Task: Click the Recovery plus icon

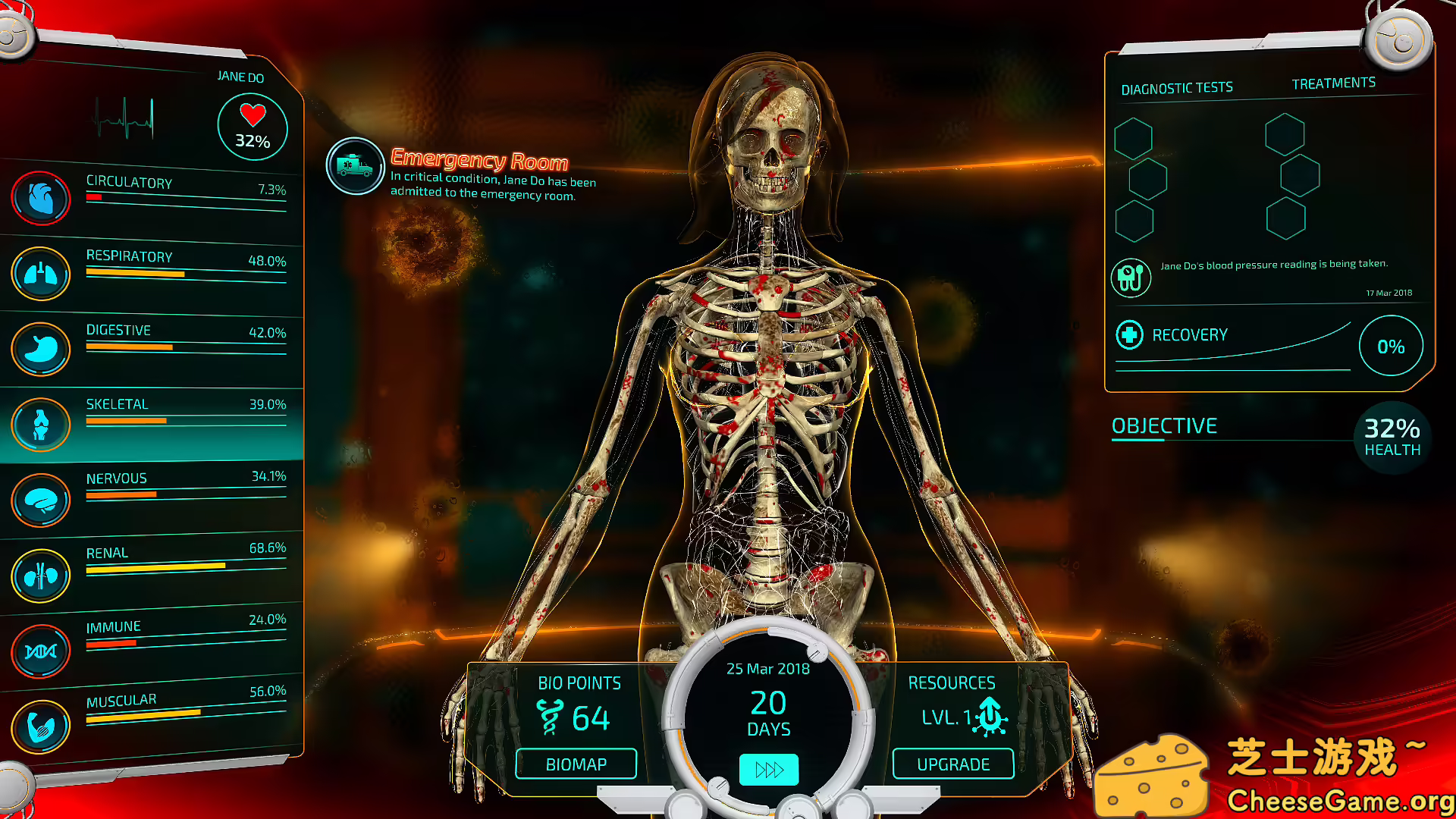Action: pos(1129,334)
